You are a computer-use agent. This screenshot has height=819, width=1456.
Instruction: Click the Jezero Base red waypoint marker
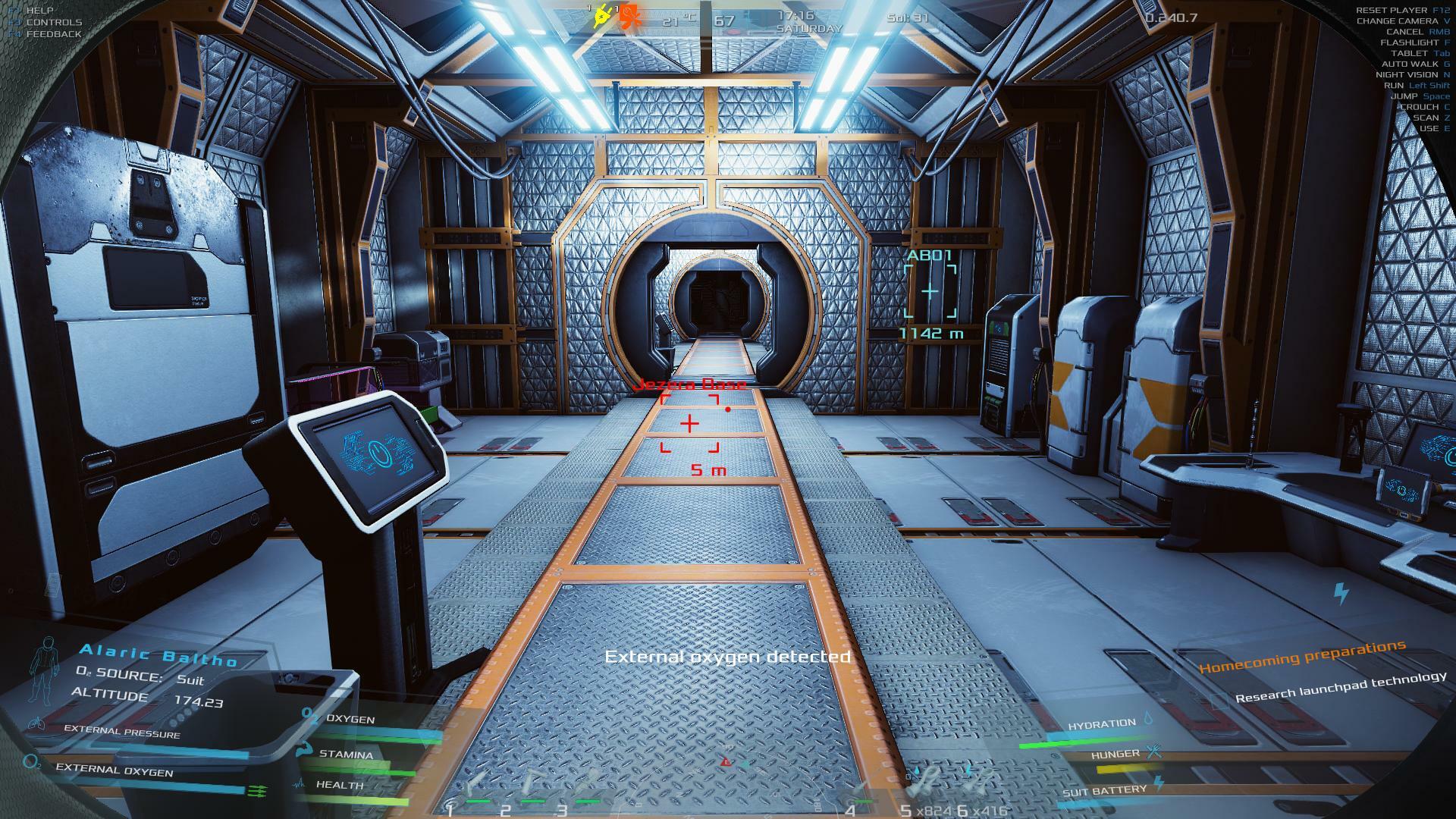pos(689,423)
